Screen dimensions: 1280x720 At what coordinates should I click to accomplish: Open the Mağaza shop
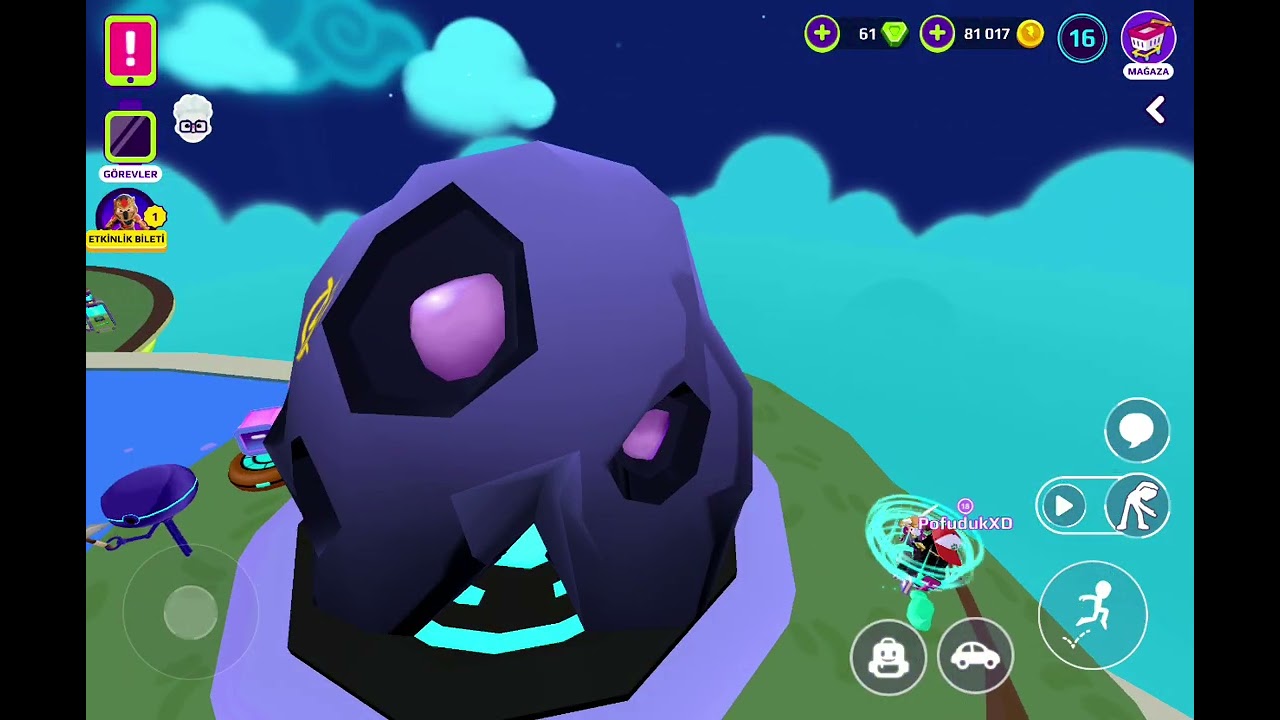(1148, 42)
